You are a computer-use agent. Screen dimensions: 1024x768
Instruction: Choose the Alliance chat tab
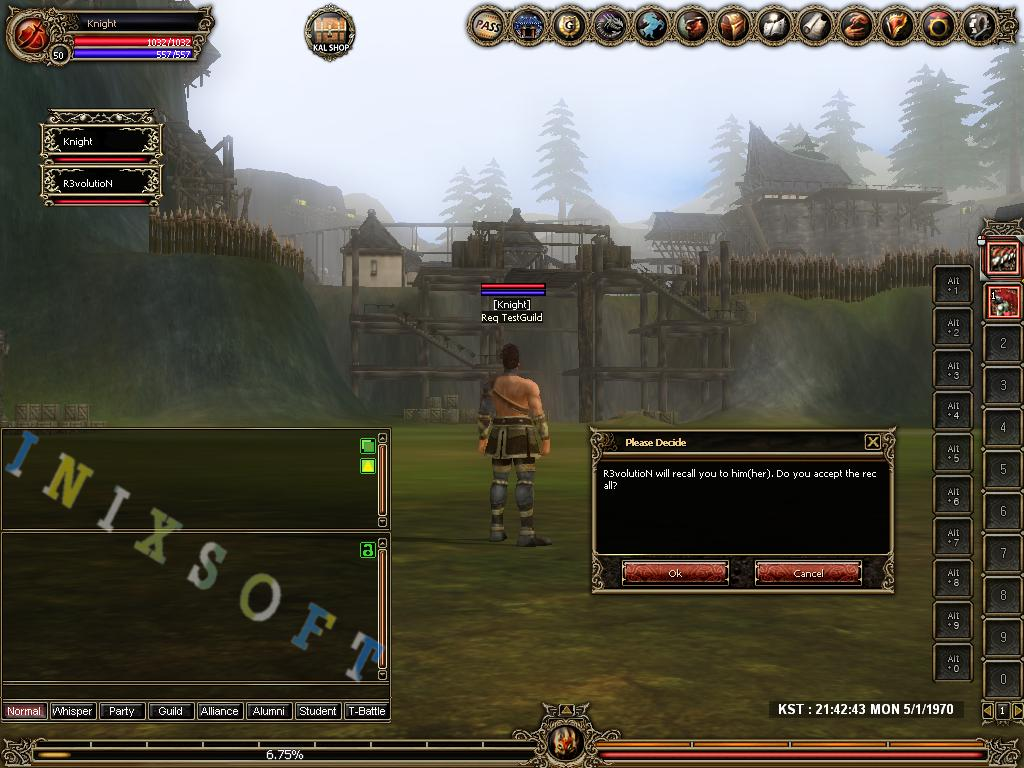[x=219, y=711]
